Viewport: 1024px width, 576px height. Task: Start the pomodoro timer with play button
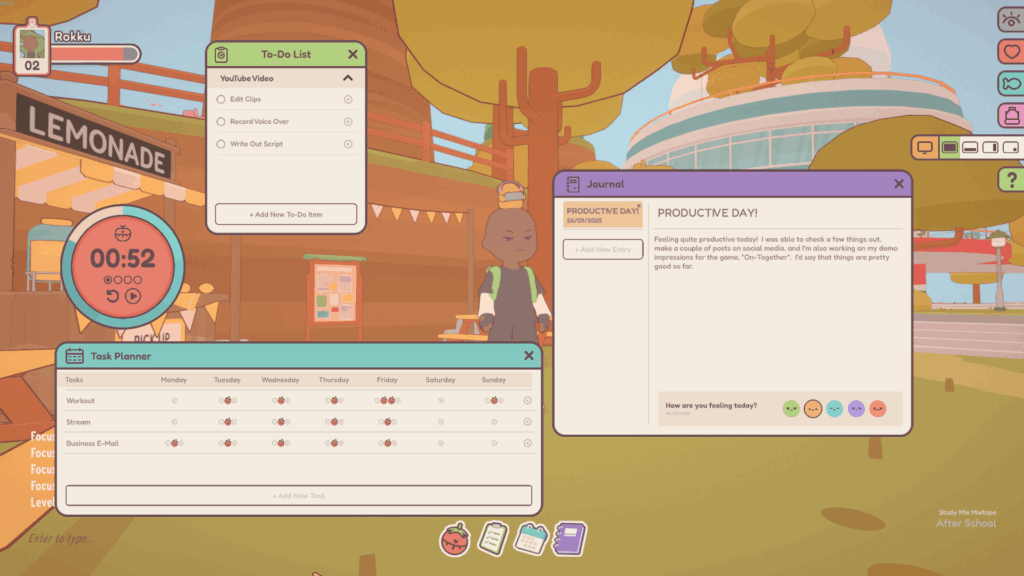tap(133, 295)
